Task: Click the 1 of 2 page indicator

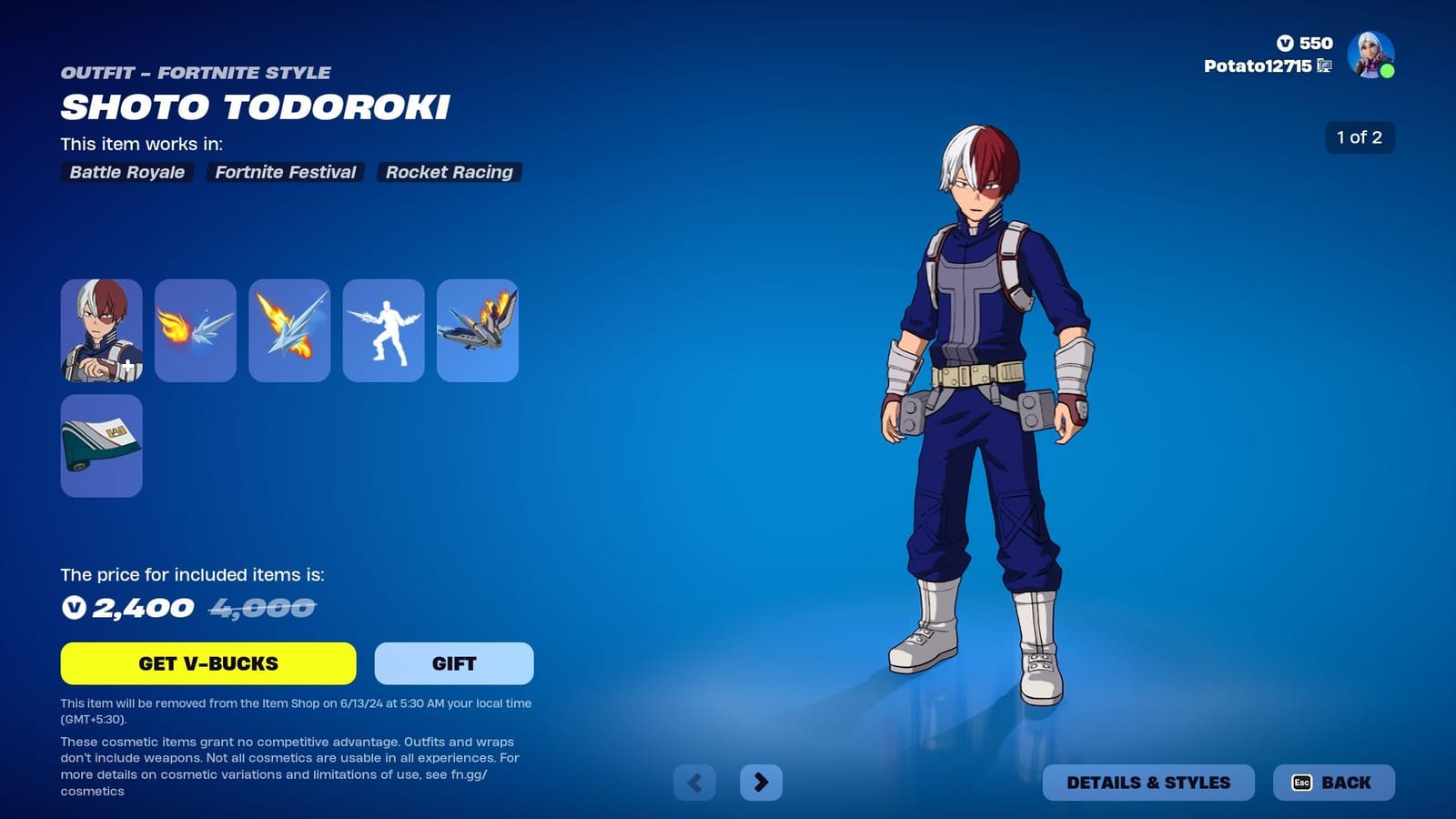Action: (1360, 137)
